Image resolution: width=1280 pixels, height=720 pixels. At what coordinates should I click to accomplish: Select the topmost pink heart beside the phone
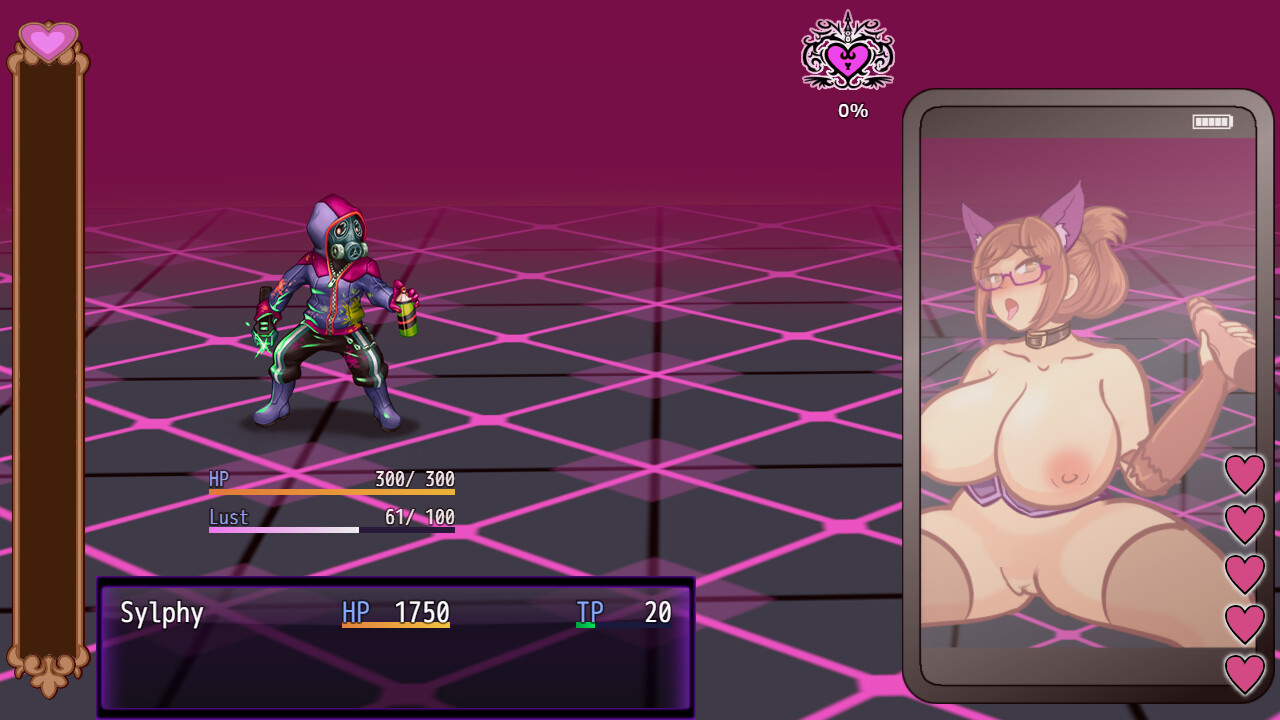[x=1244, y=474]
